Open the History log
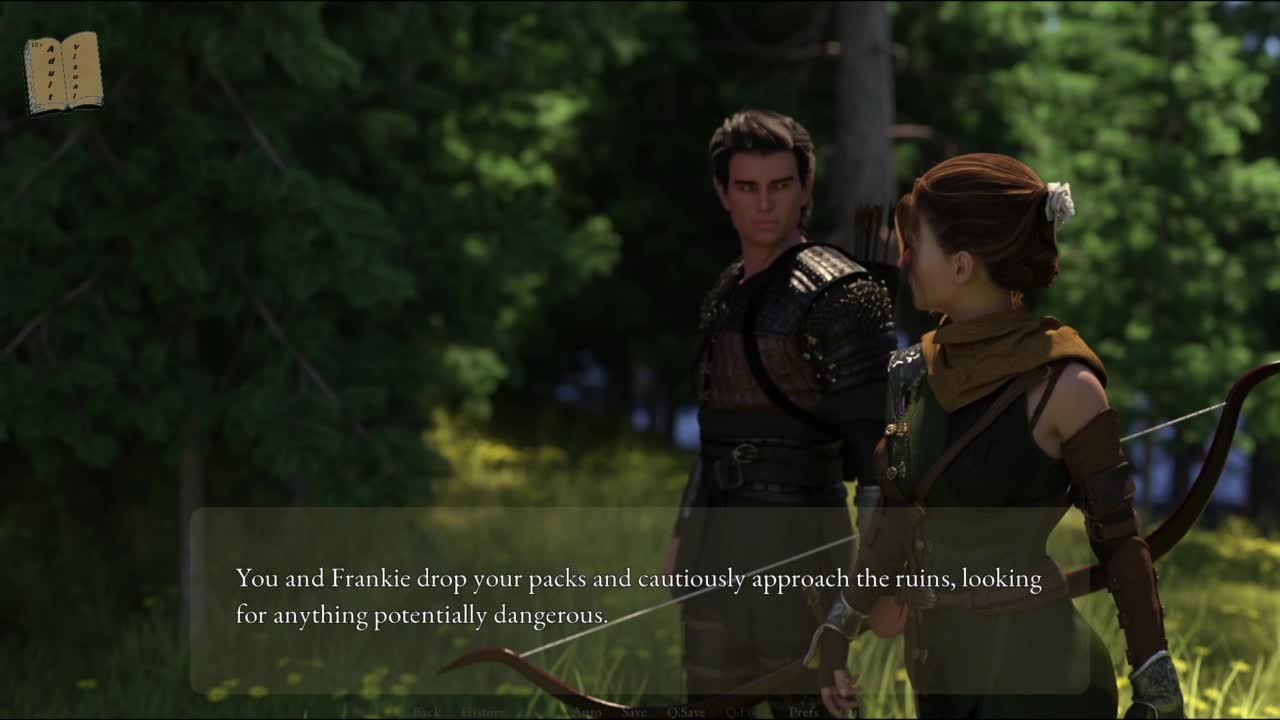Image resolution: width=1280 pixels, height=720 pixels. coord(483,712)
